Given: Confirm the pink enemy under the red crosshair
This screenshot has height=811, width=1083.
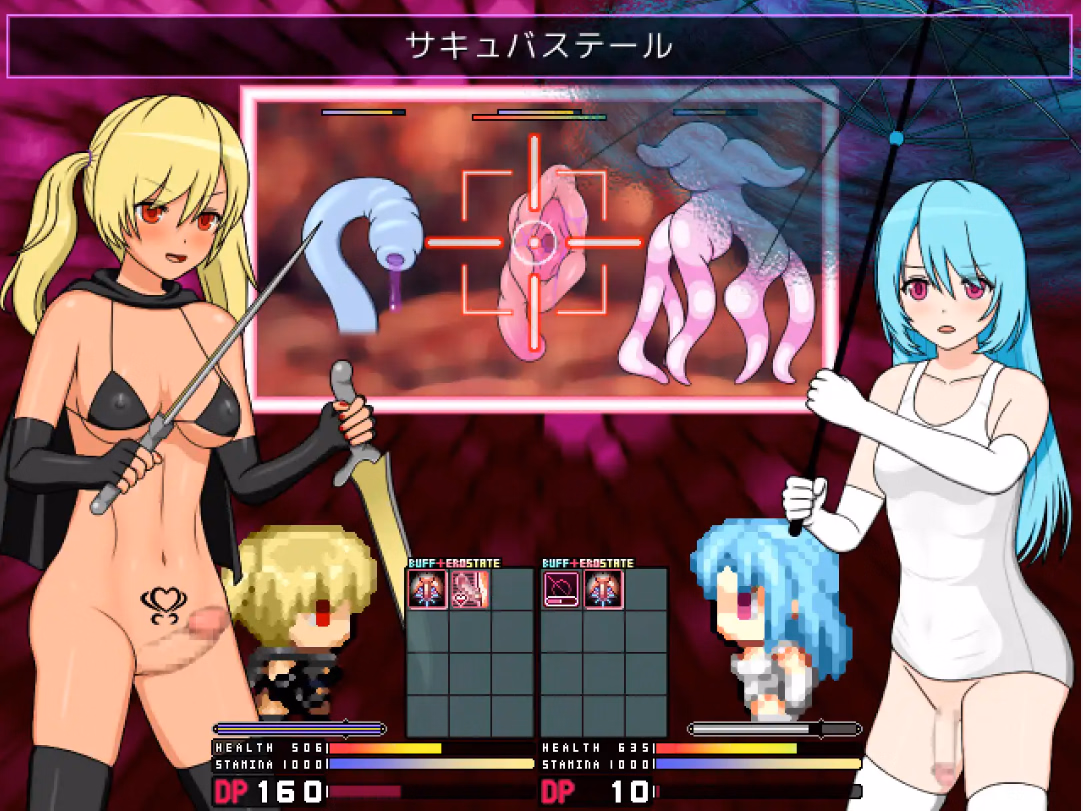Looking at the screenshot, I should tap(535, 255).
